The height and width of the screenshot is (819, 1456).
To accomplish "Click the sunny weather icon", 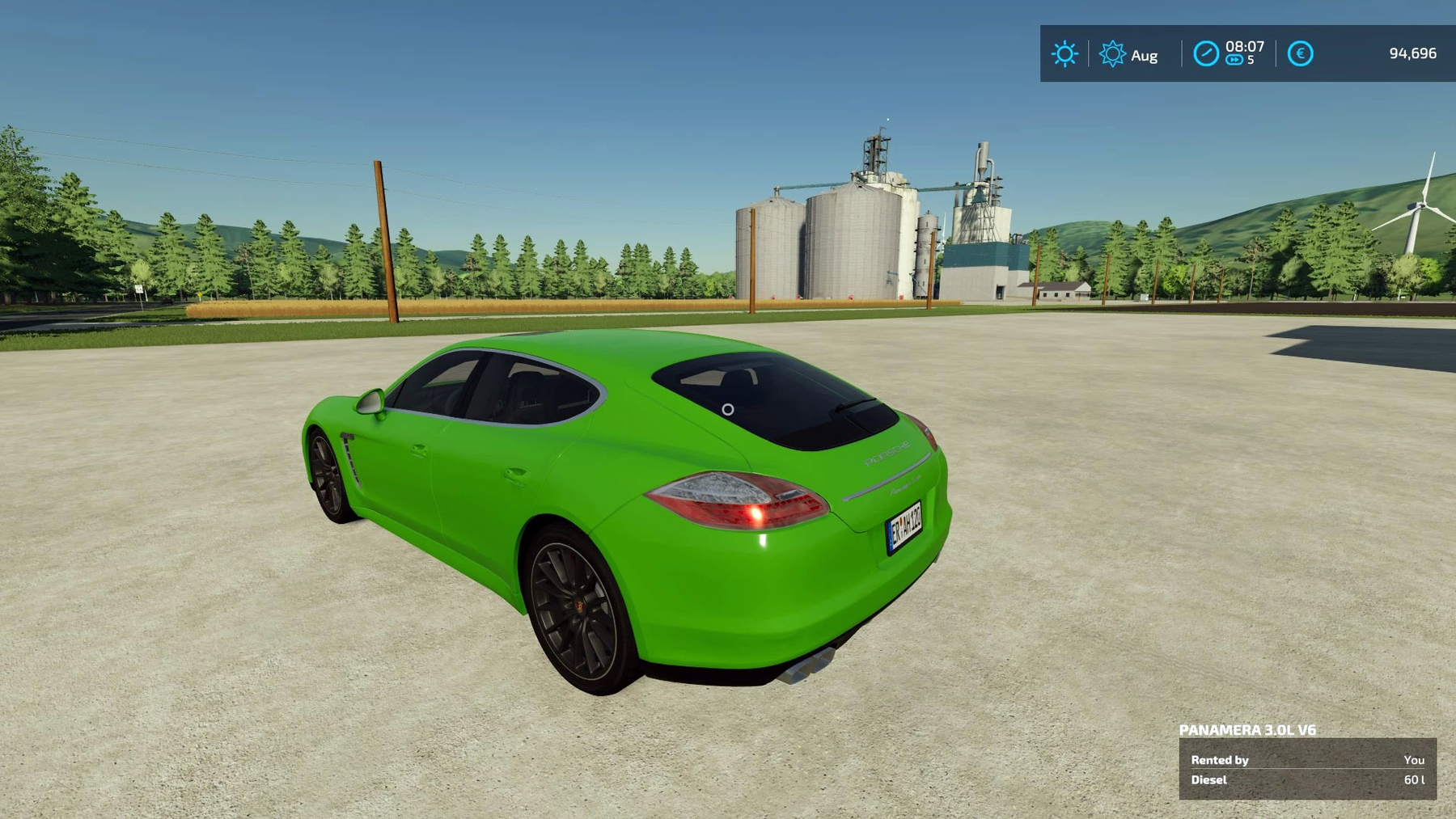I will [1064, 54].
